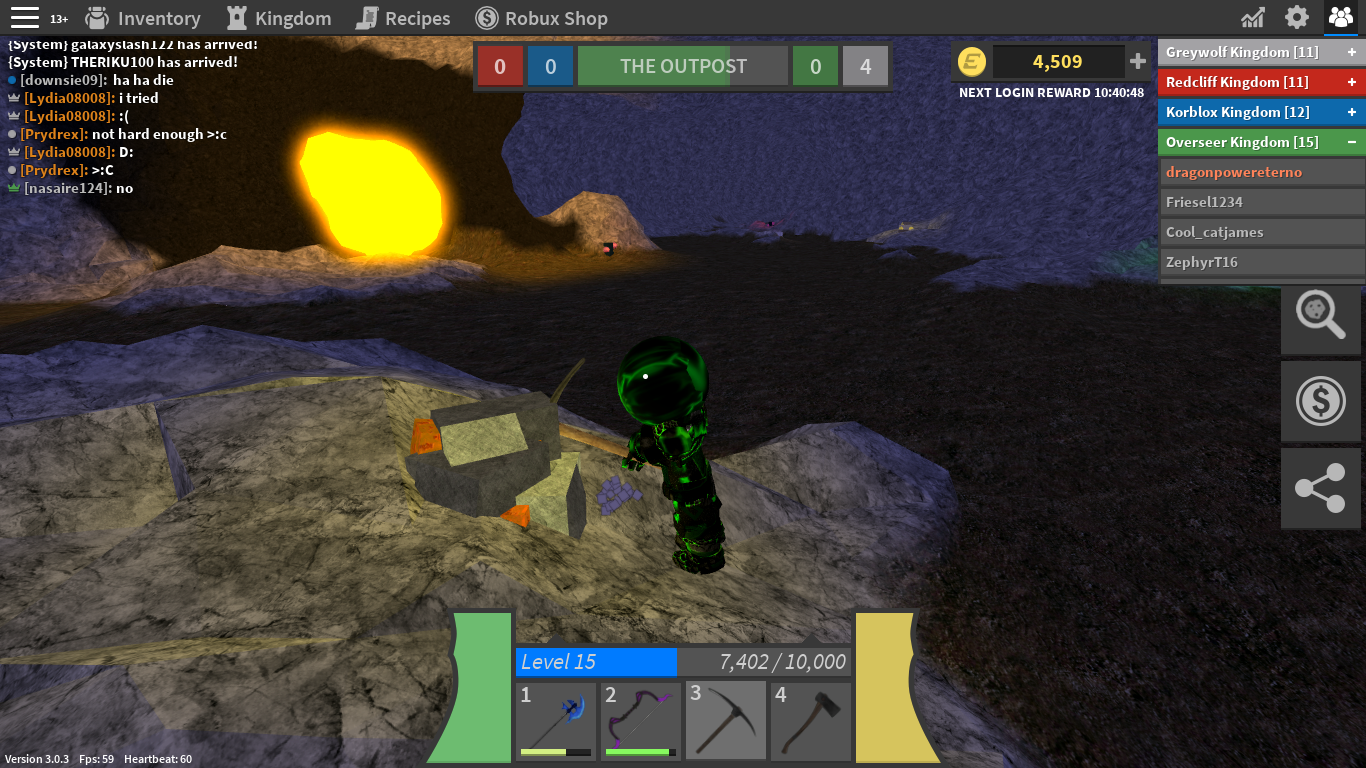Select player Cool_catjames in the list

click(x=1262, y=232)
